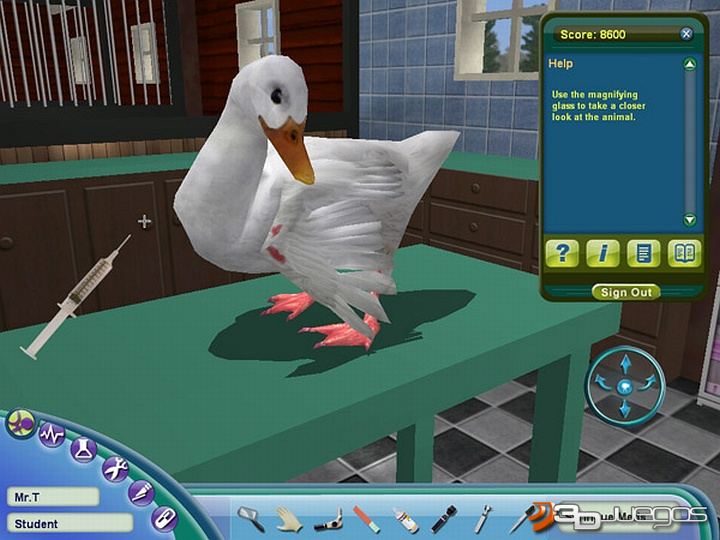Screen dimensions: 720x540
Task: Pick the examination glove tool
Action: click(289, 517)
